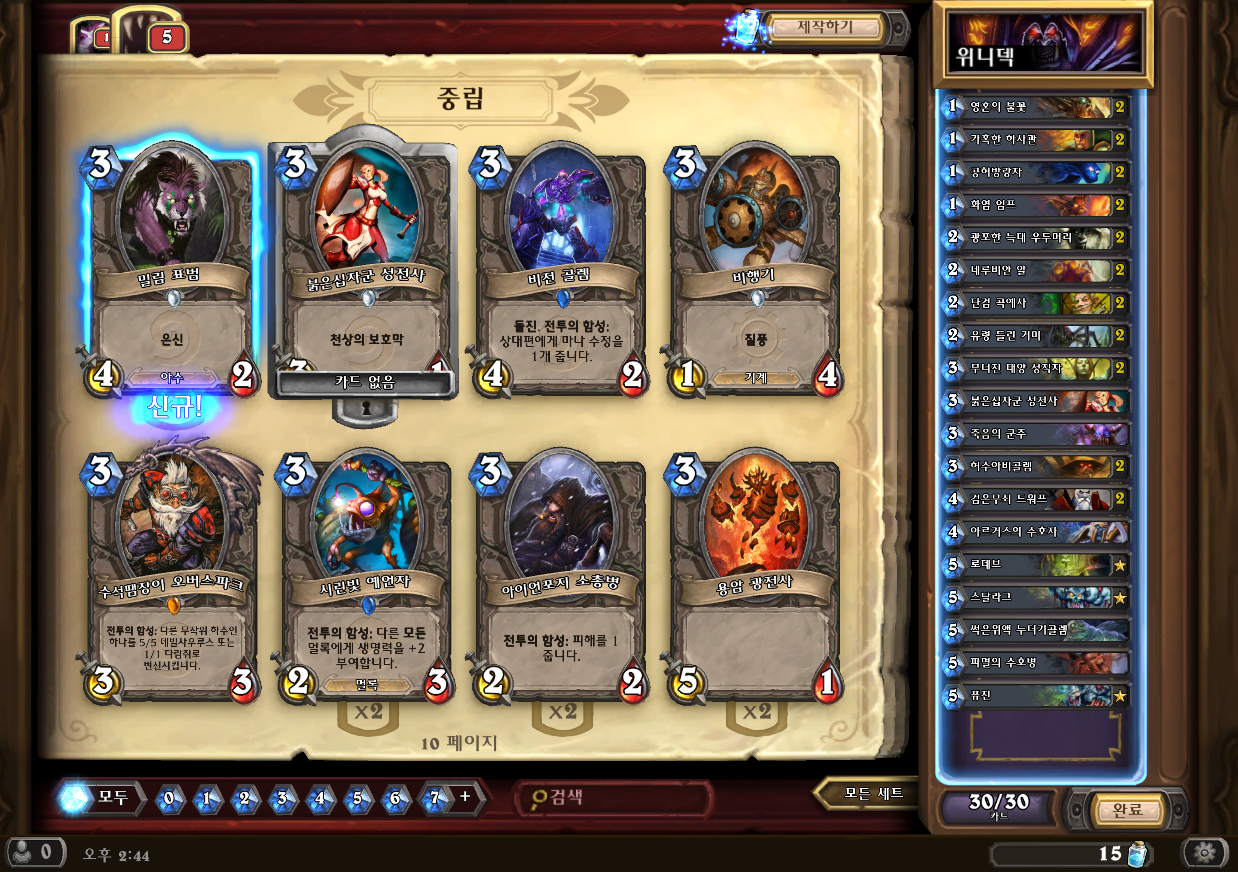Open the 제작하기 crafting mode
The width and height of the screenshot is (1238, 872).
pos(824,28)
